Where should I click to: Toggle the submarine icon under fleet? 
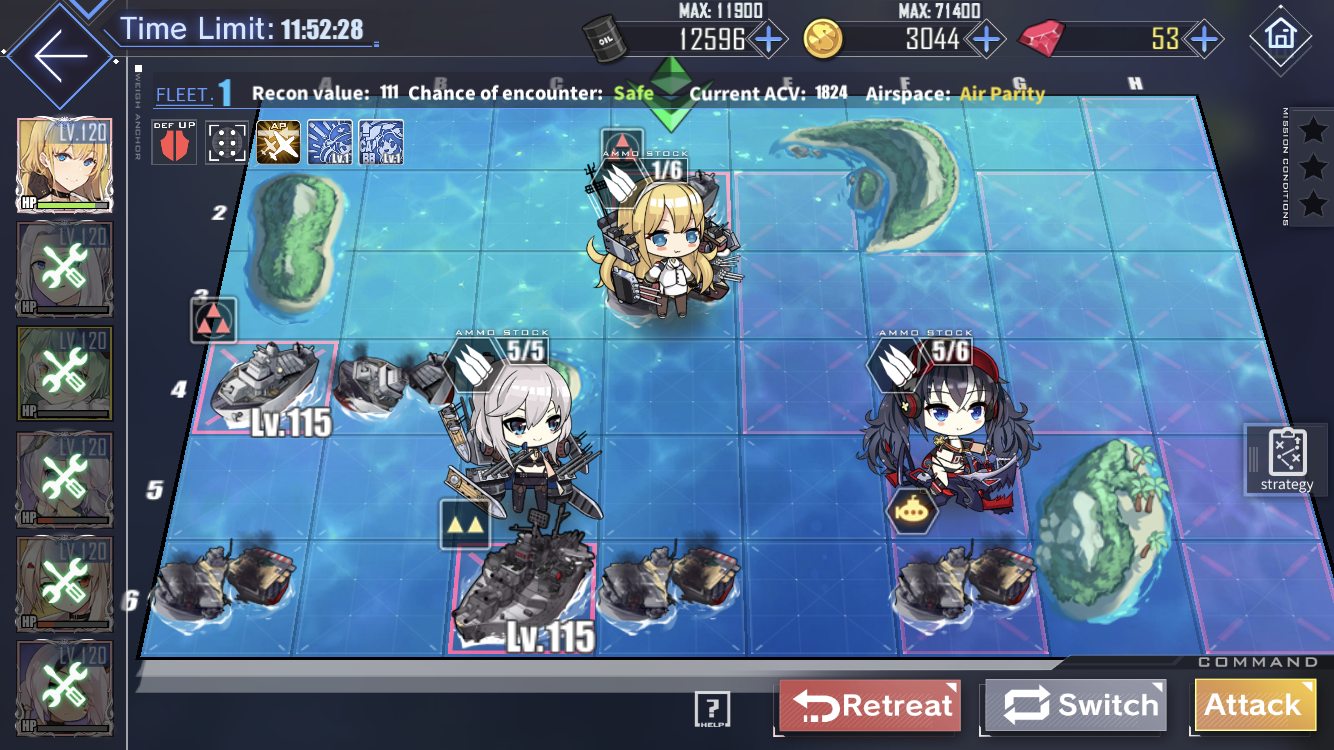click(x=911, y=511)
